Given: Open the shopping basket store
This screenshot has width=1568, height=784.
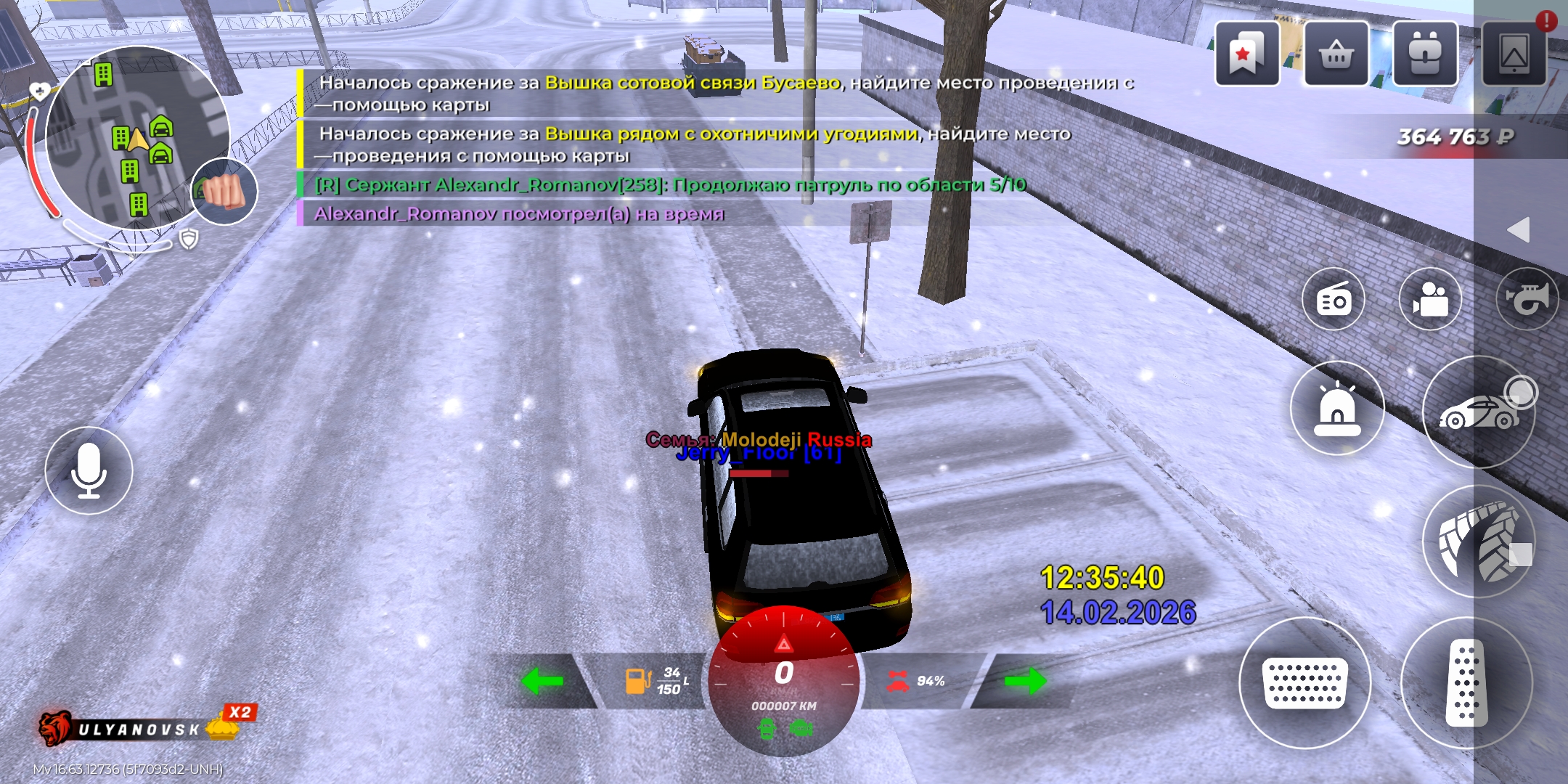Looking at the screenshot, I should [x=1336, y=54].
